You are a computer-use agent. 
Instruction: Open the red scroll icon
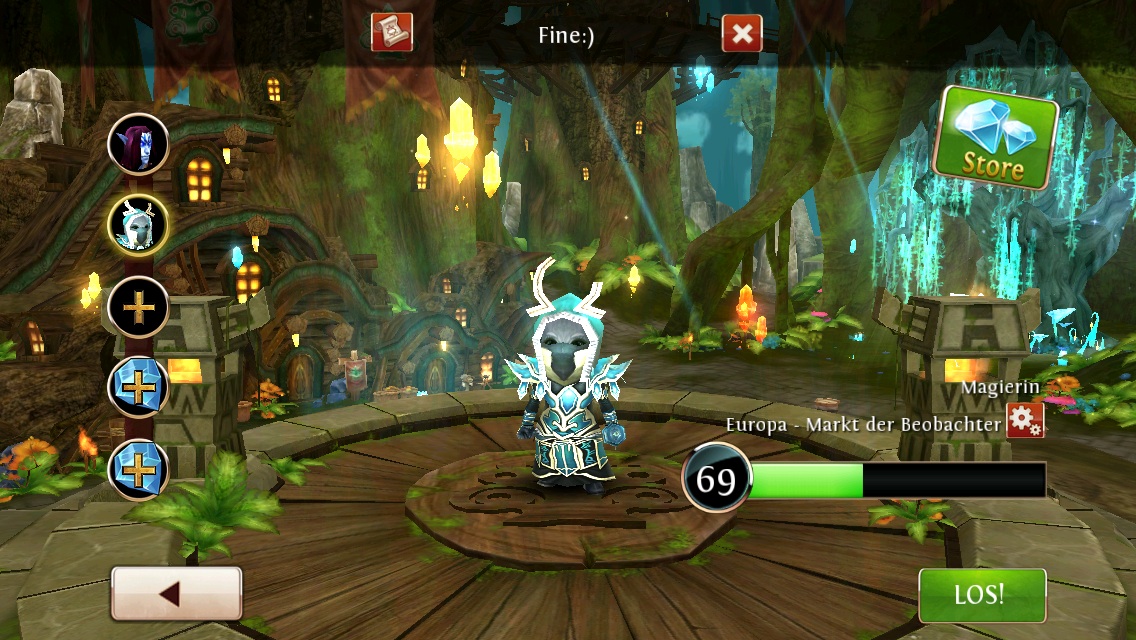click(391, 33)
